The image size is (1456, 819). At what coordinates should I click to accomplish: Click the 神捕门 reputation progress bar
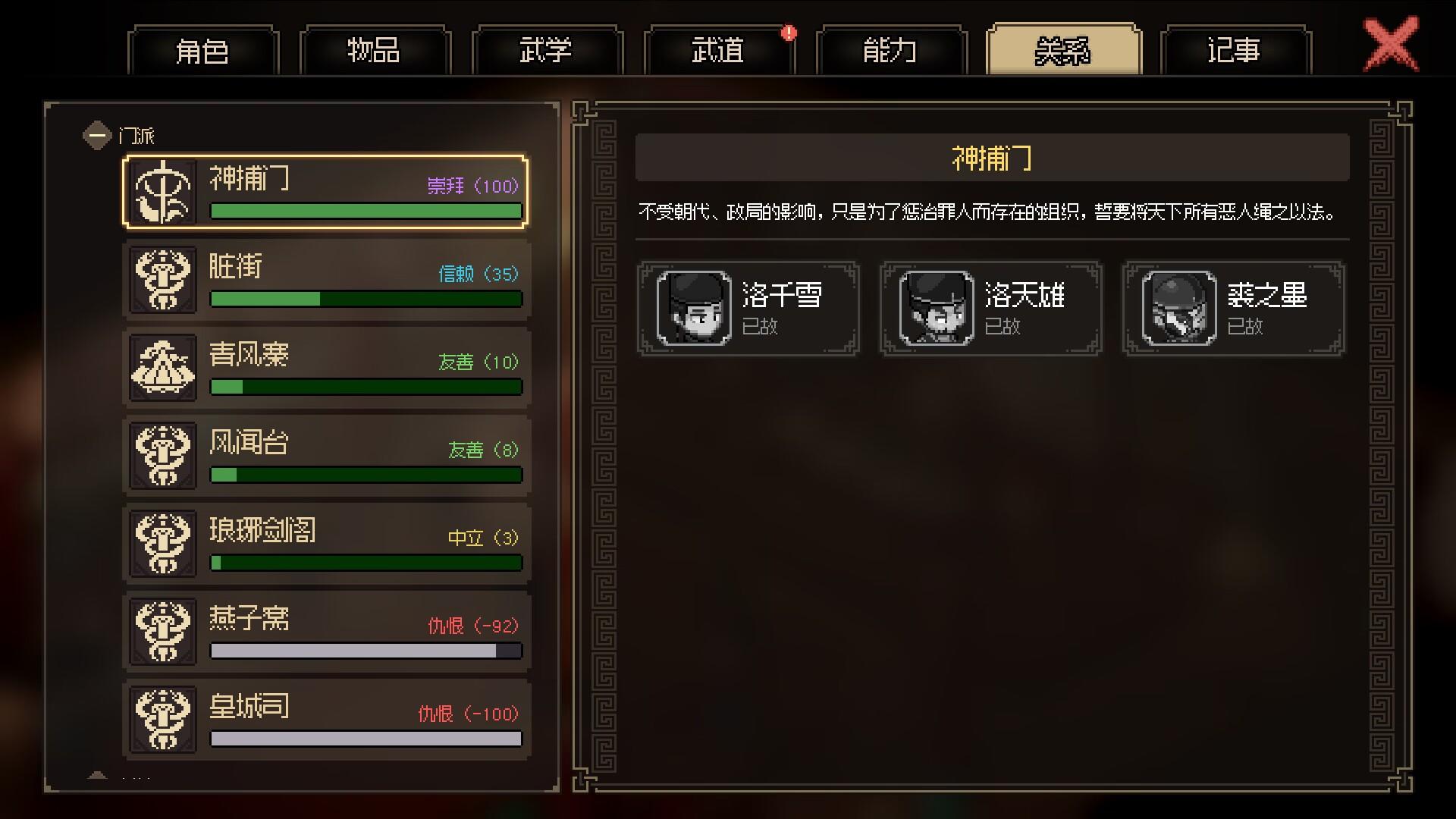click(x=366, y=212)
